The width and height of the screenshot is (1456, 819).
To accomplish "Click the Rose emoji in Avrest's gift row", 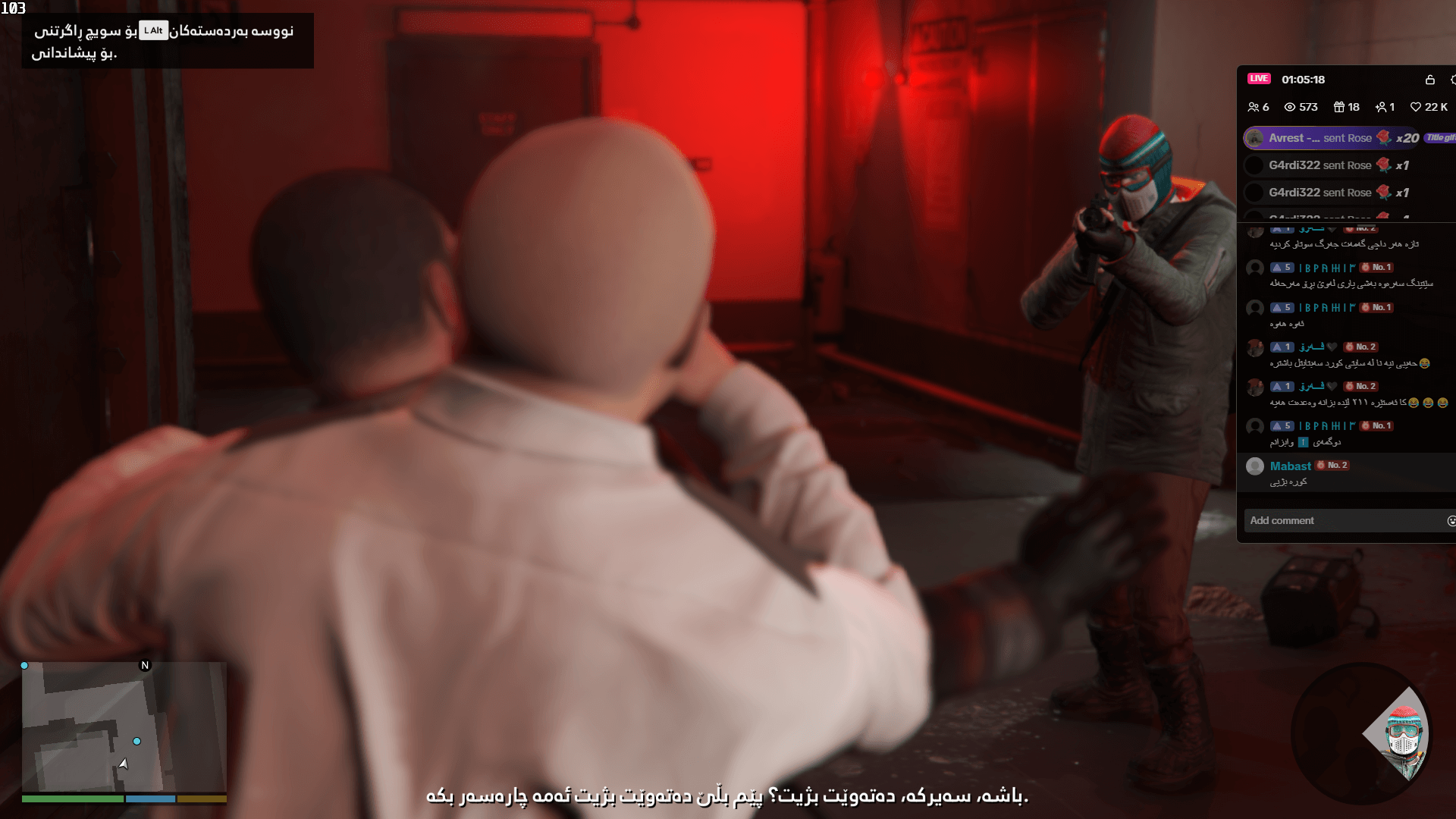I will pos(1385,138).
